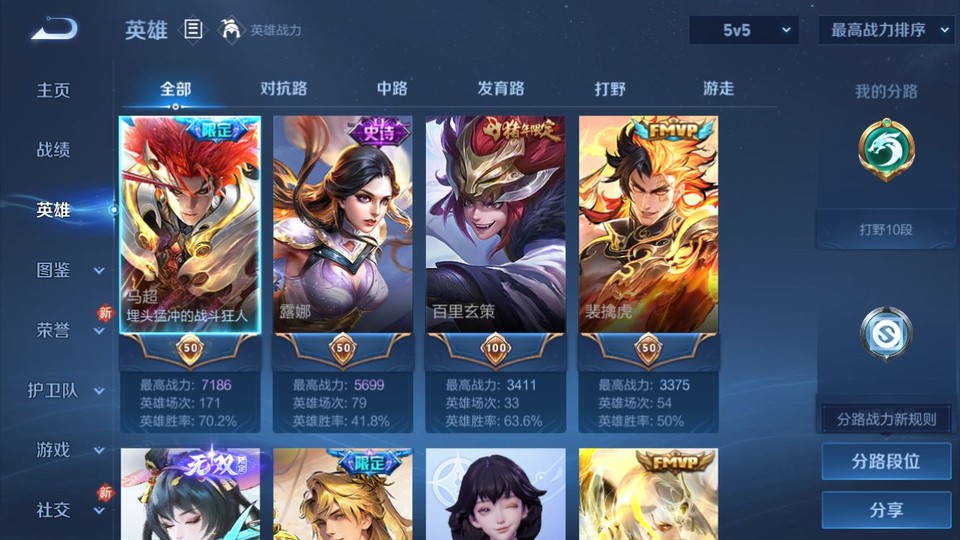The width and height of the screenshot is (960, 540).
Task: Switch to the 对抗路 tab
Action: [283, 89]
